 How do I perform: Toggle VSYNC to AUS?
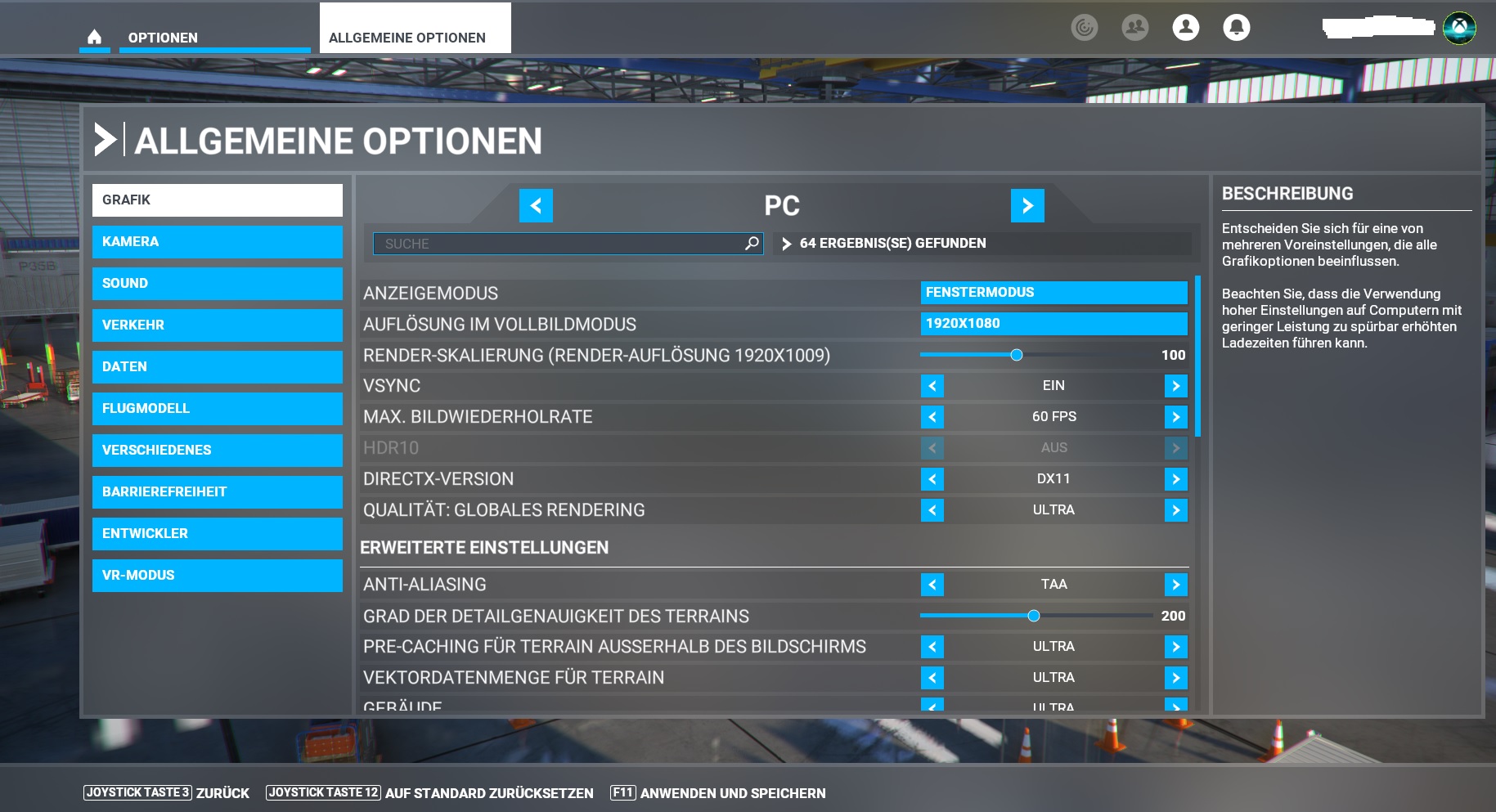pyautogui.click(x=1175, y=385)
